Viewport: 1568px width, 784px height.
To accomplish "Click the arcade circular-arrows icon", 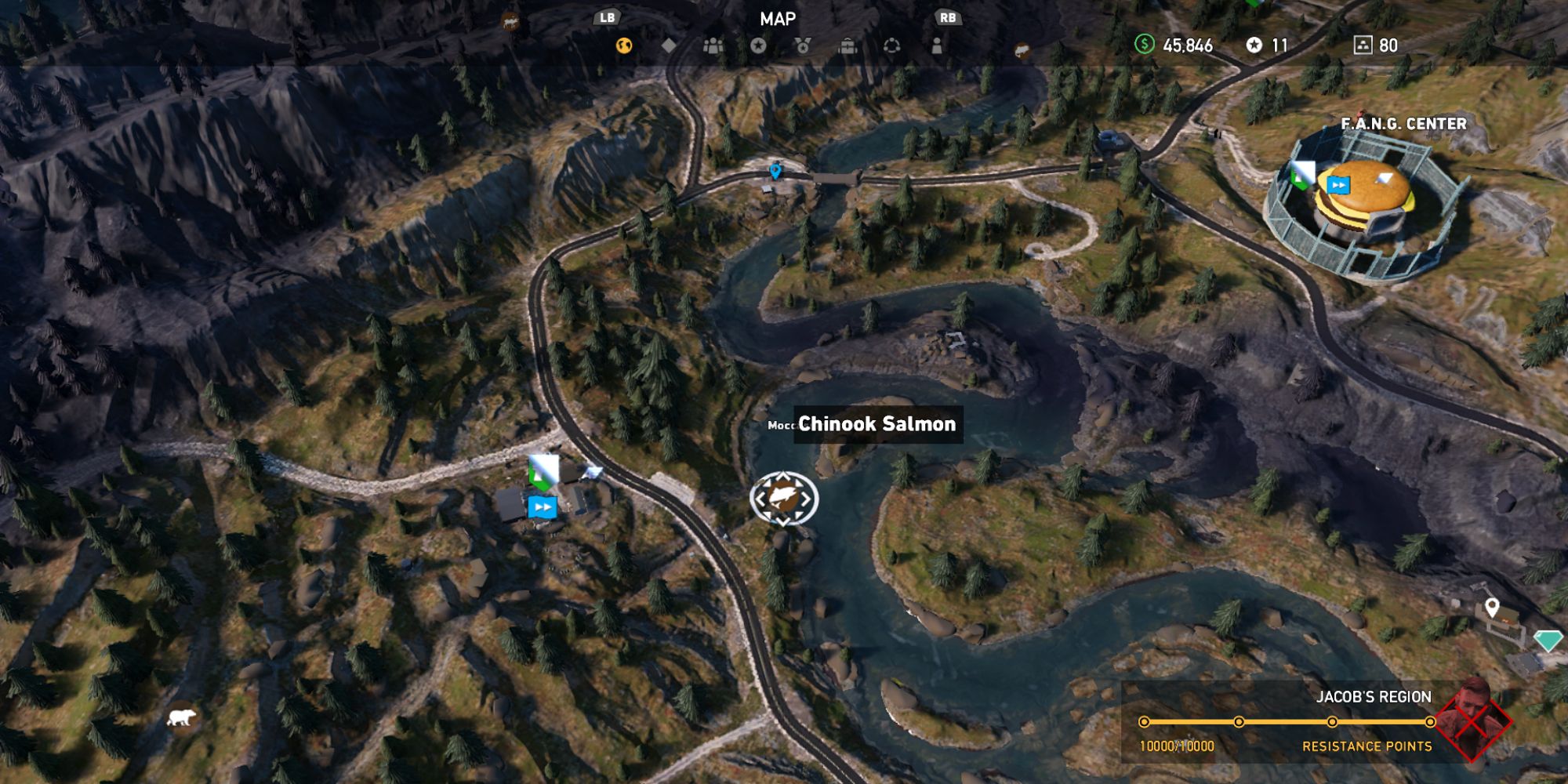I will [x=892, y=45].
